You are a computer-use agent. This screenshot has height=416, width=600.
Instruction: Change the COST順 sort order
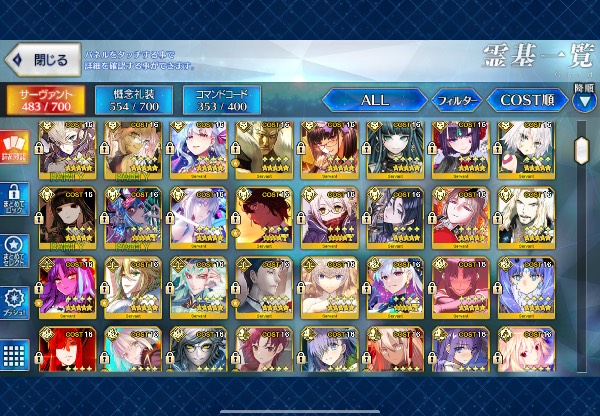(526, 100)
